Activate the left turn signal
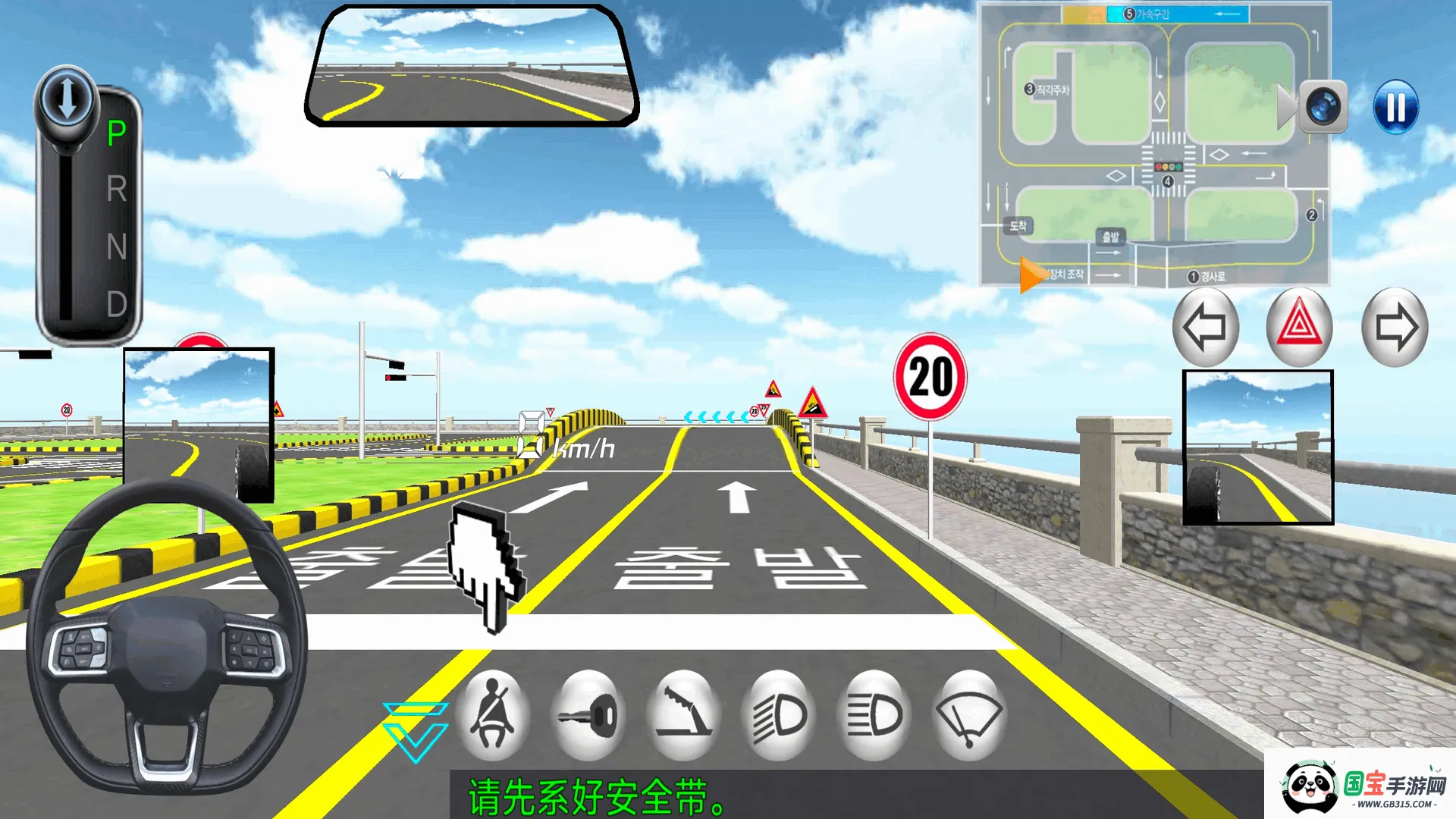The image size is (1456, 819). pos(1205,328)
